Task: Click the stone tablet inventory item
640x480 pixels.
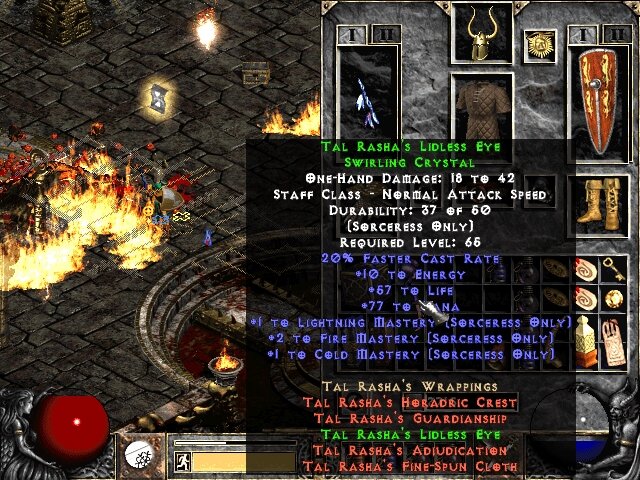Action: pyautogui.click(x=613, y=341)
